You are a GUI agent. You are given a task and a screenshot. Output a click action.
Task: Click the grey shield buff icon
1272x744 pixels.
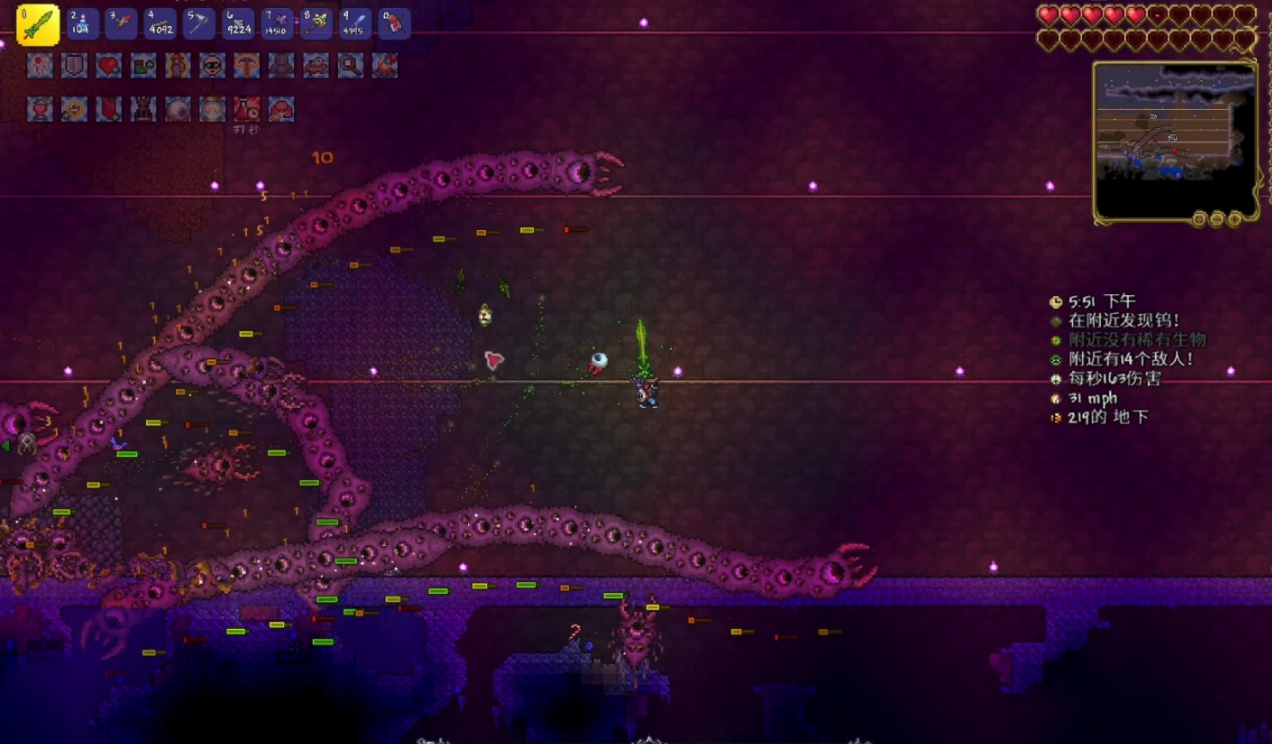coord(74,66)
